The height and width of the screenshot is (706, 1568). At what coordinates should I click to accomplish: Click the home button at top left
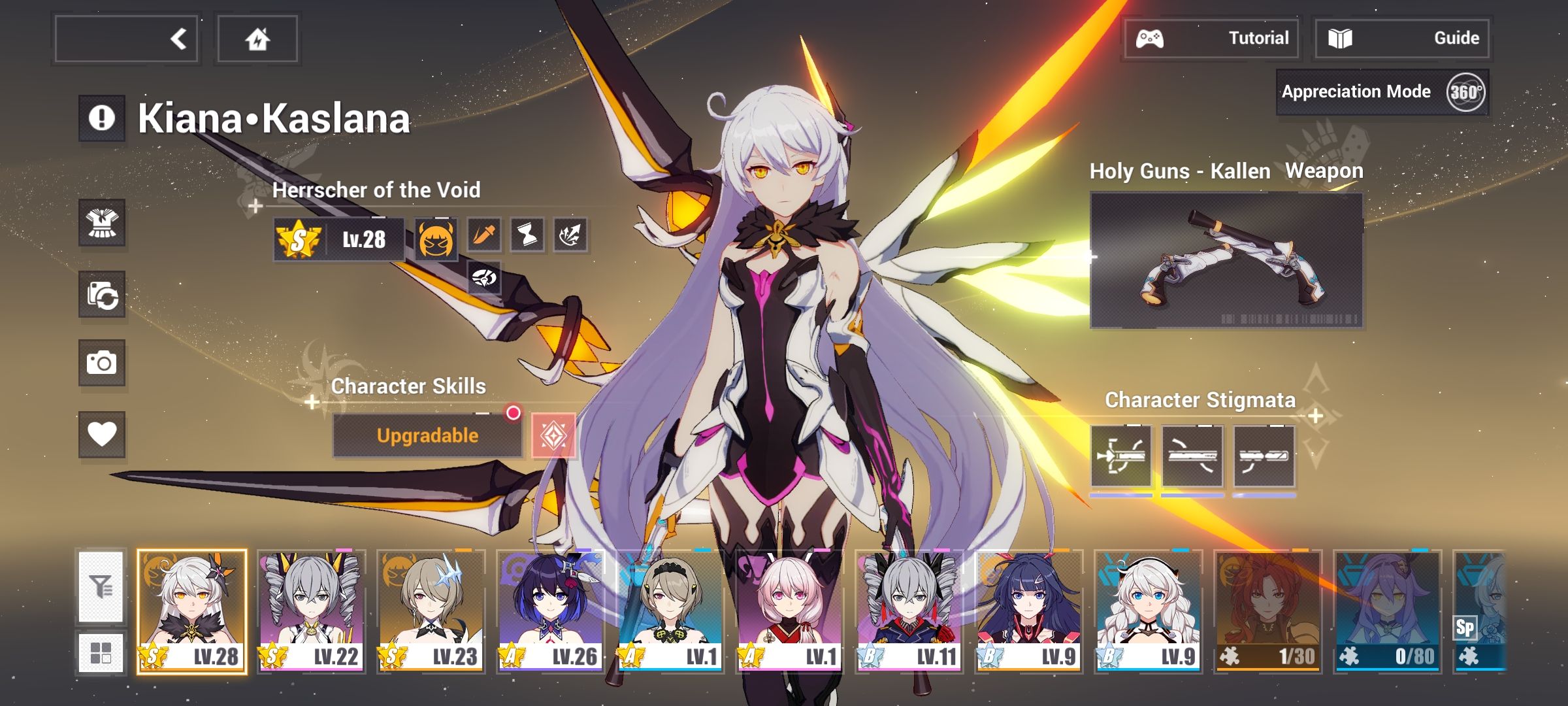coord(257,39)
